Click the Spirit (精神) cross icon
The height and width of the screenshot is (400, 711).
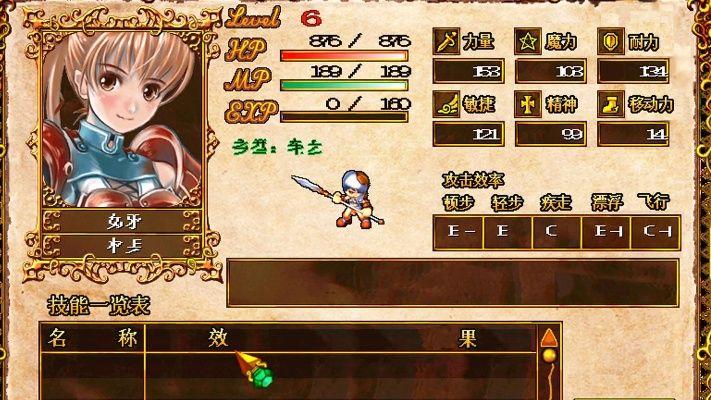click(x=528, y=104)
